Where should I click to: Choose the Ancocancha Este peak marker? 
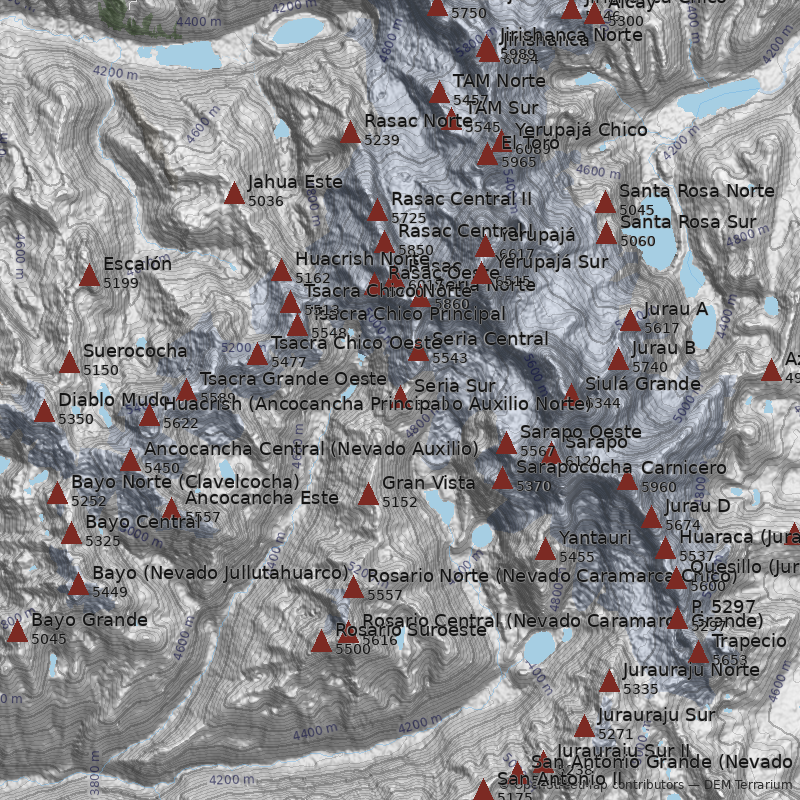pyautogui.click(x=171, y=509)
